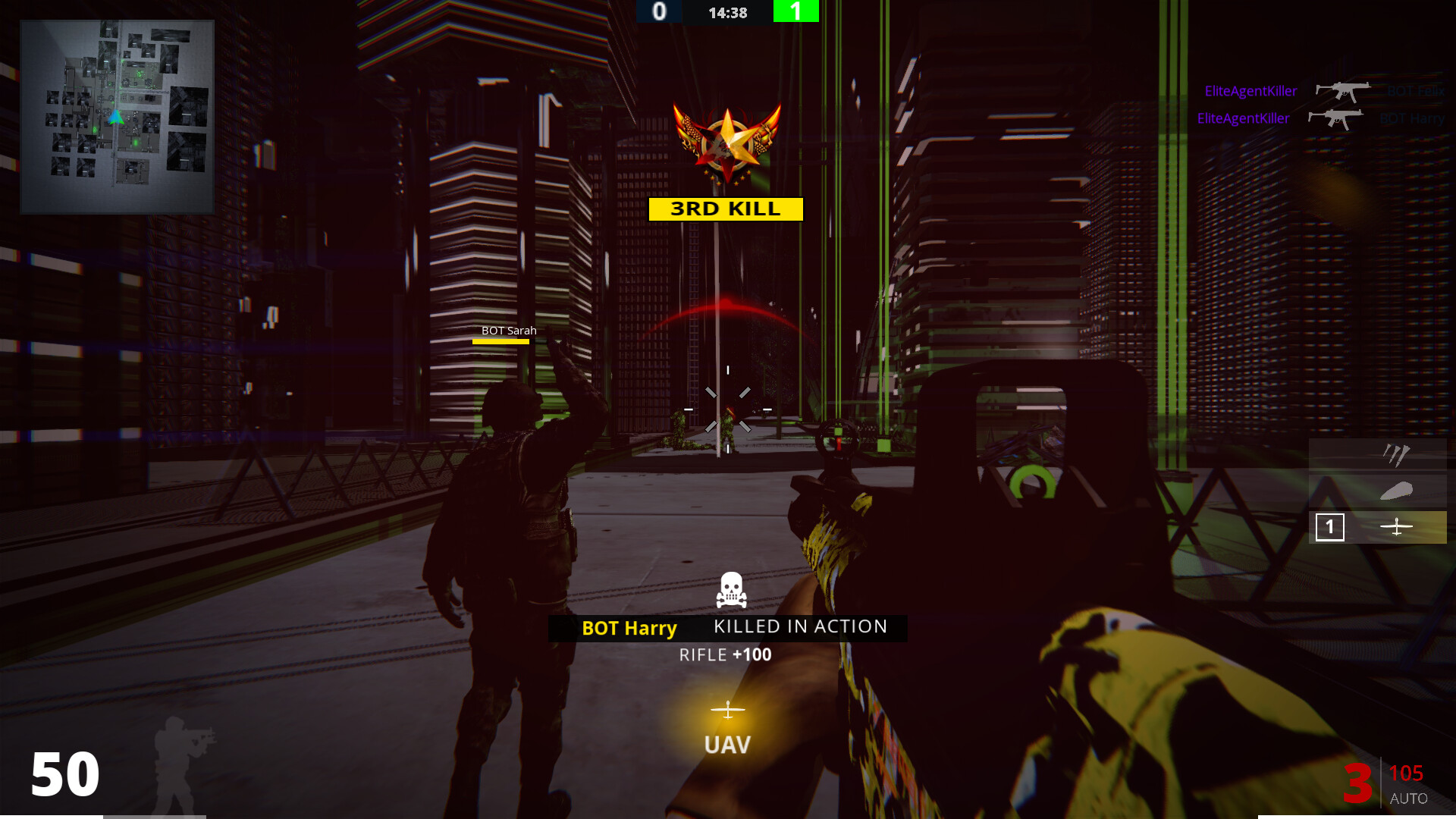Select the EliteAgentKiller kill feed entry
1456x819 pixels.
(x=1251, y=90)
